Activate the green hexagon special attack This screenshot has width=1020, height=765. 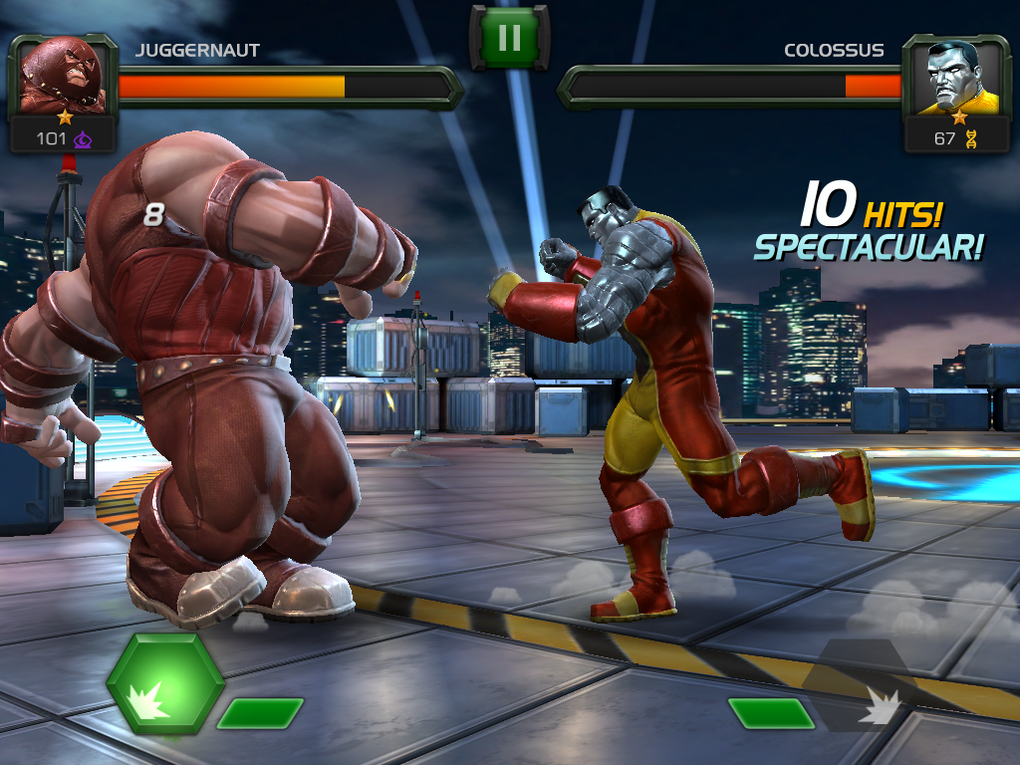pos(164,683)
